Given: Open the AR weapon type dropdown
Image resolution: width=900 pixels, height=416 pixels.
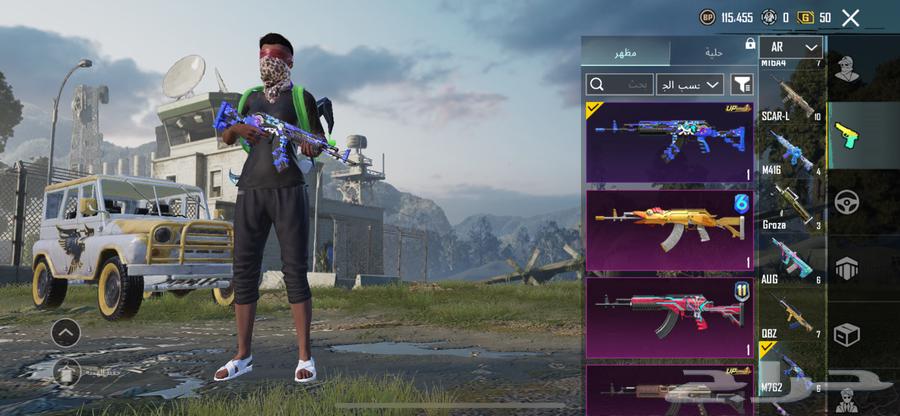Looking at the screenshot, I should click(x=790, y=47).
